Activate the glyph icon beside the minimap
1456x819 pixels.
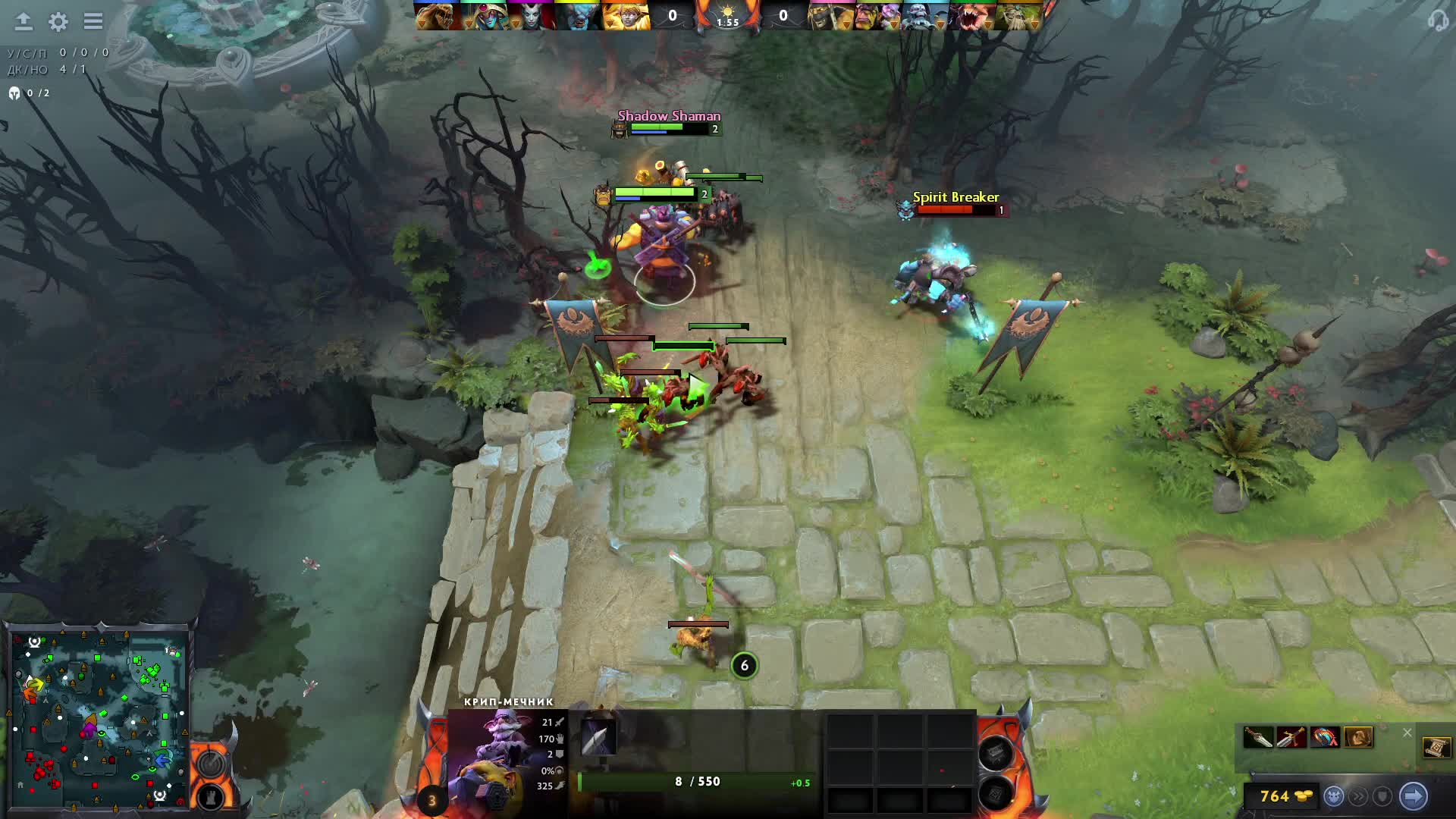point(210,763)
